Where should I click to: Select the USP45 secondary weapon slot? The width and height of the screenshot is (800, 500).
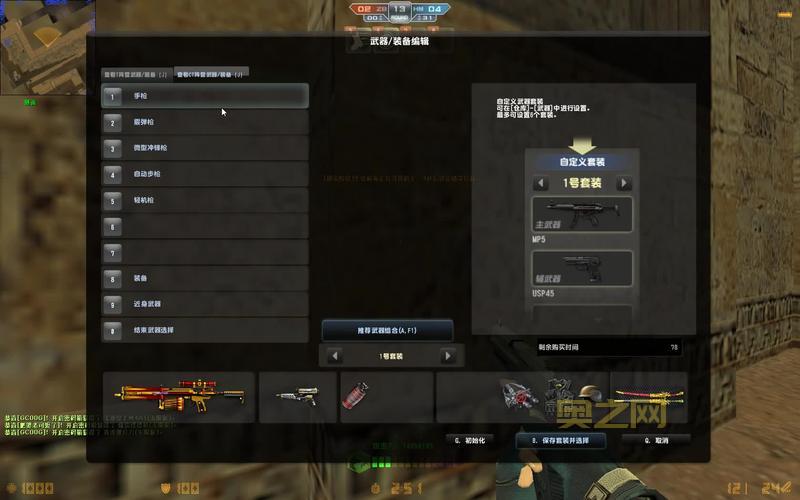pyautogui.click(x=582, y=268)
